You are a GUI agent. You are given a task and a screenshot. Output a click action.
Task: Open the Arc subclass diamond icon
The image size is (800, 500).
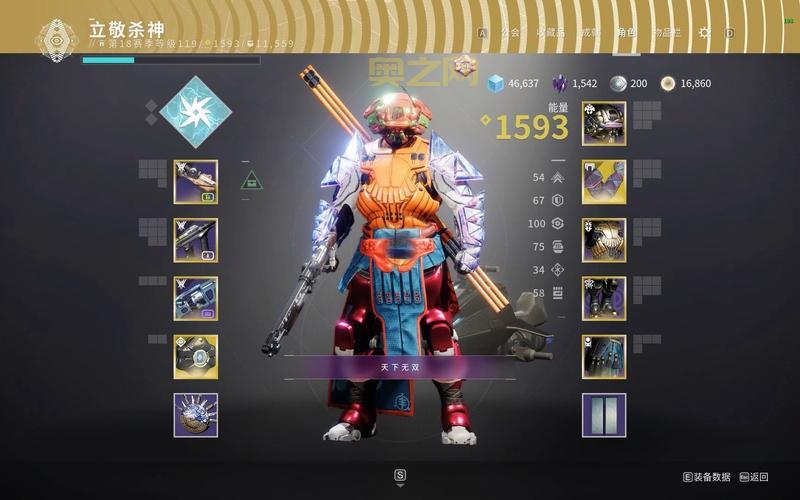pos(196,111)
